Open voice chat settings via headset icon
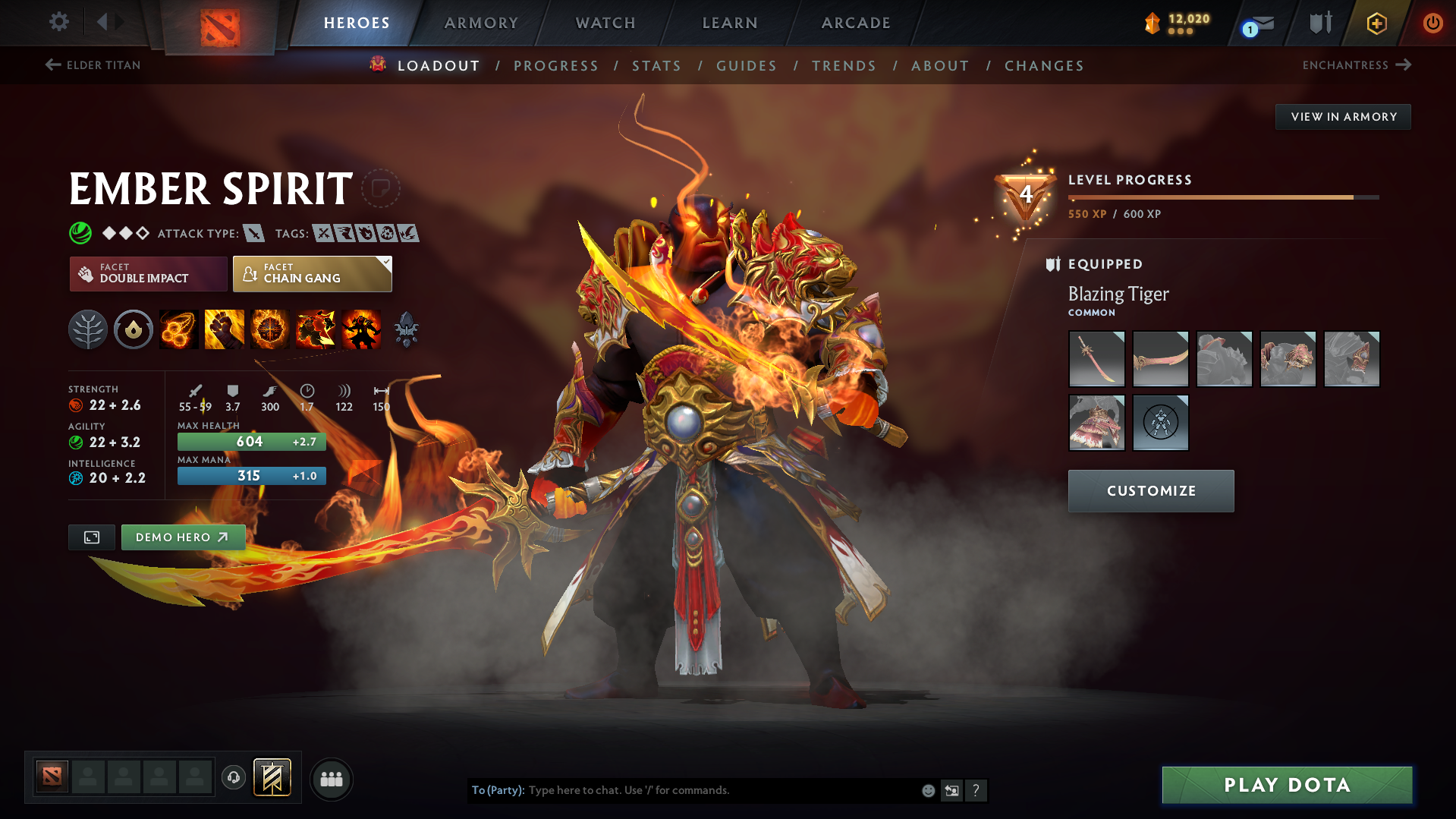Viewport: 1456px width, 819px height. pyautogui.click(x=233, y=779)
